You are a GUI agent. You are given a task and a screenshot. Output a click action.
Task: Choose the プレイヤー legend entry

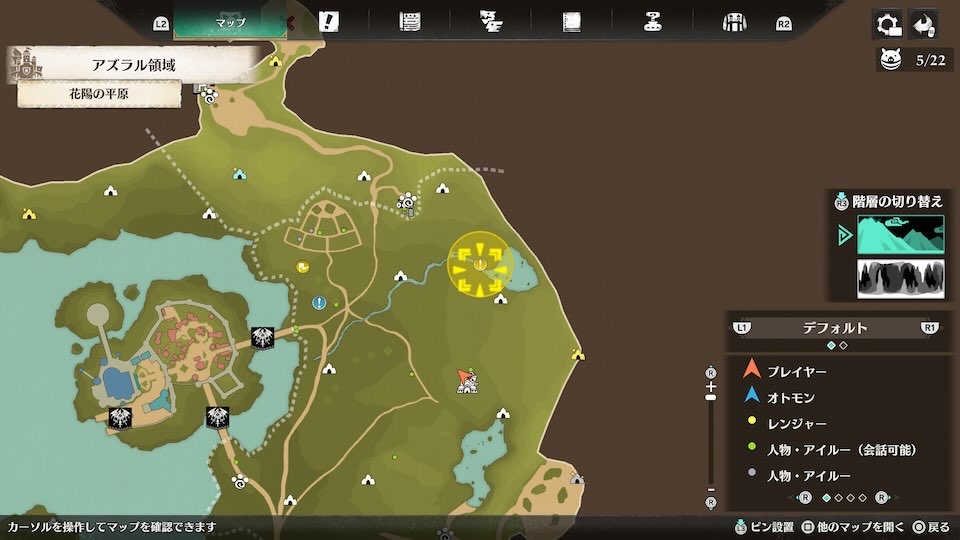[797, 371]
